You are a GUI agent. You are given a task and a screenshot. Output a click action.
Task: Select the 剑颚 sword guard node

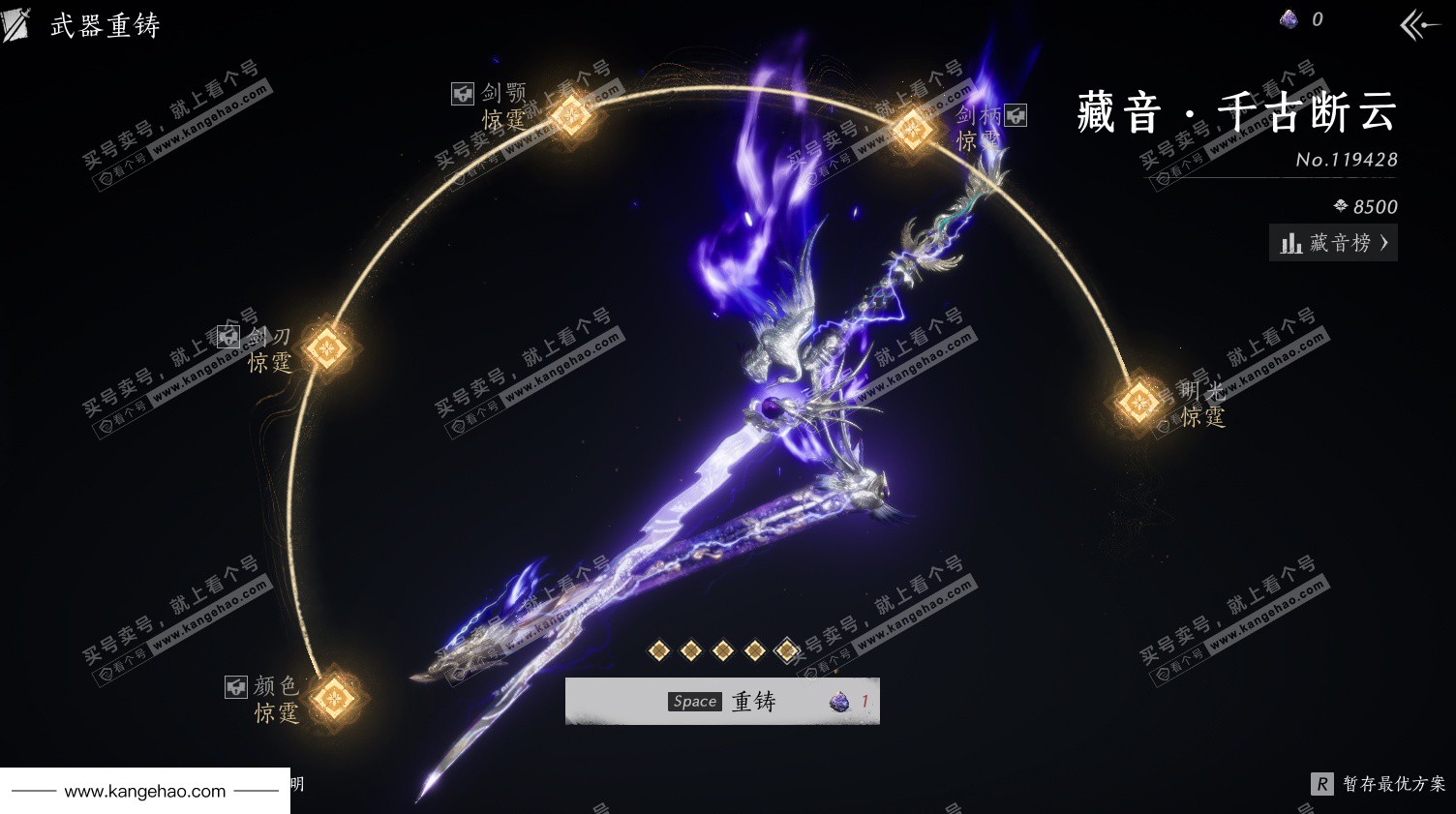point(572,115)
